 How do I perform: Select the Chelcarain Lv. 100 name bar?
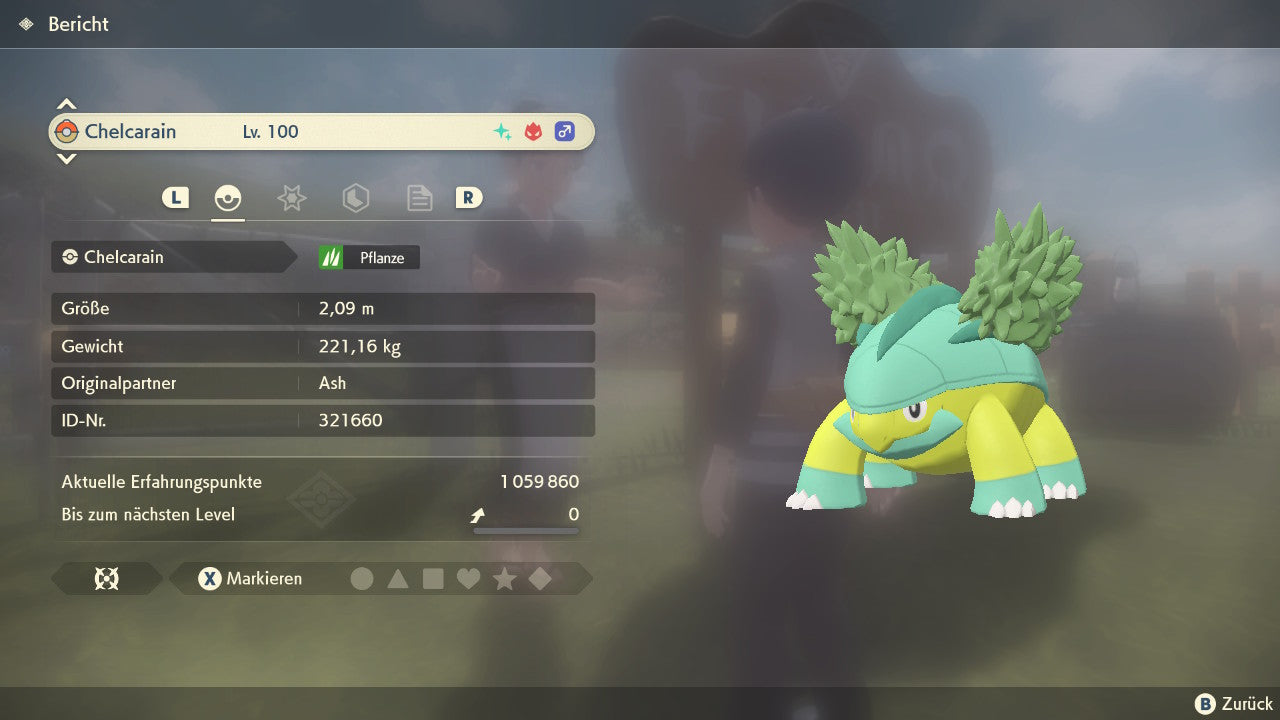pyautogui.click(x=321, y=132)
